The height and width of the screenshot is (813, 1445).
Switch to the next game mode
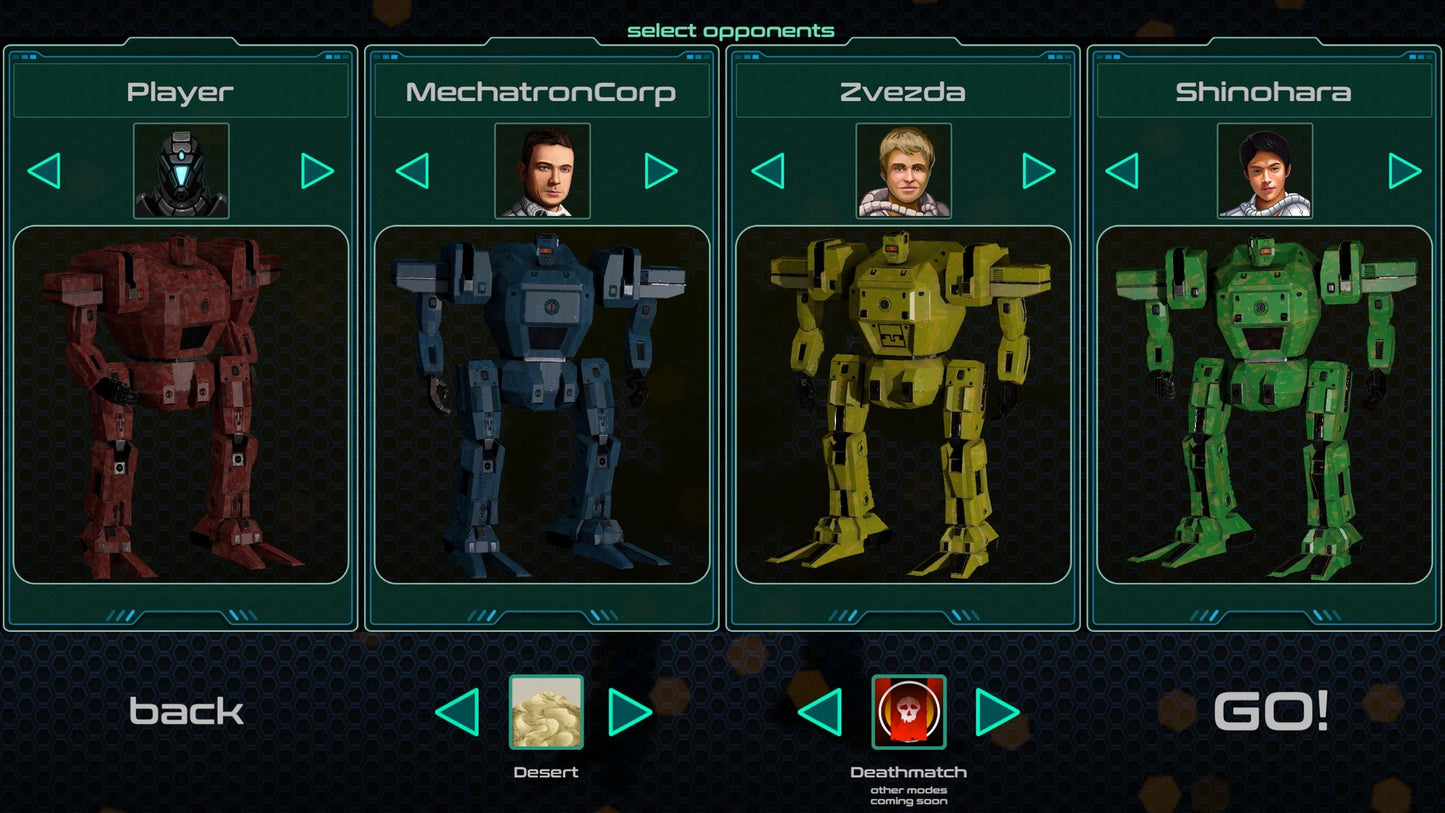pos(992,713)
